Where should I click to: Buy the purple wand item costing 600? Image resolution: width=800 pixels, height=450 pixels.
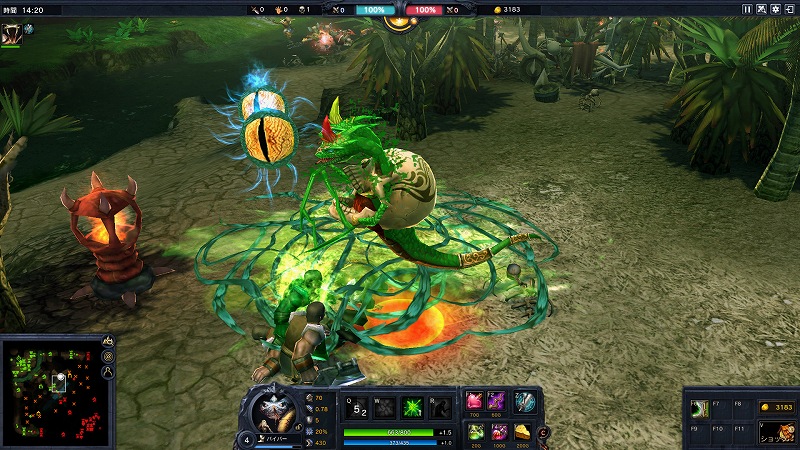point(497,401)
